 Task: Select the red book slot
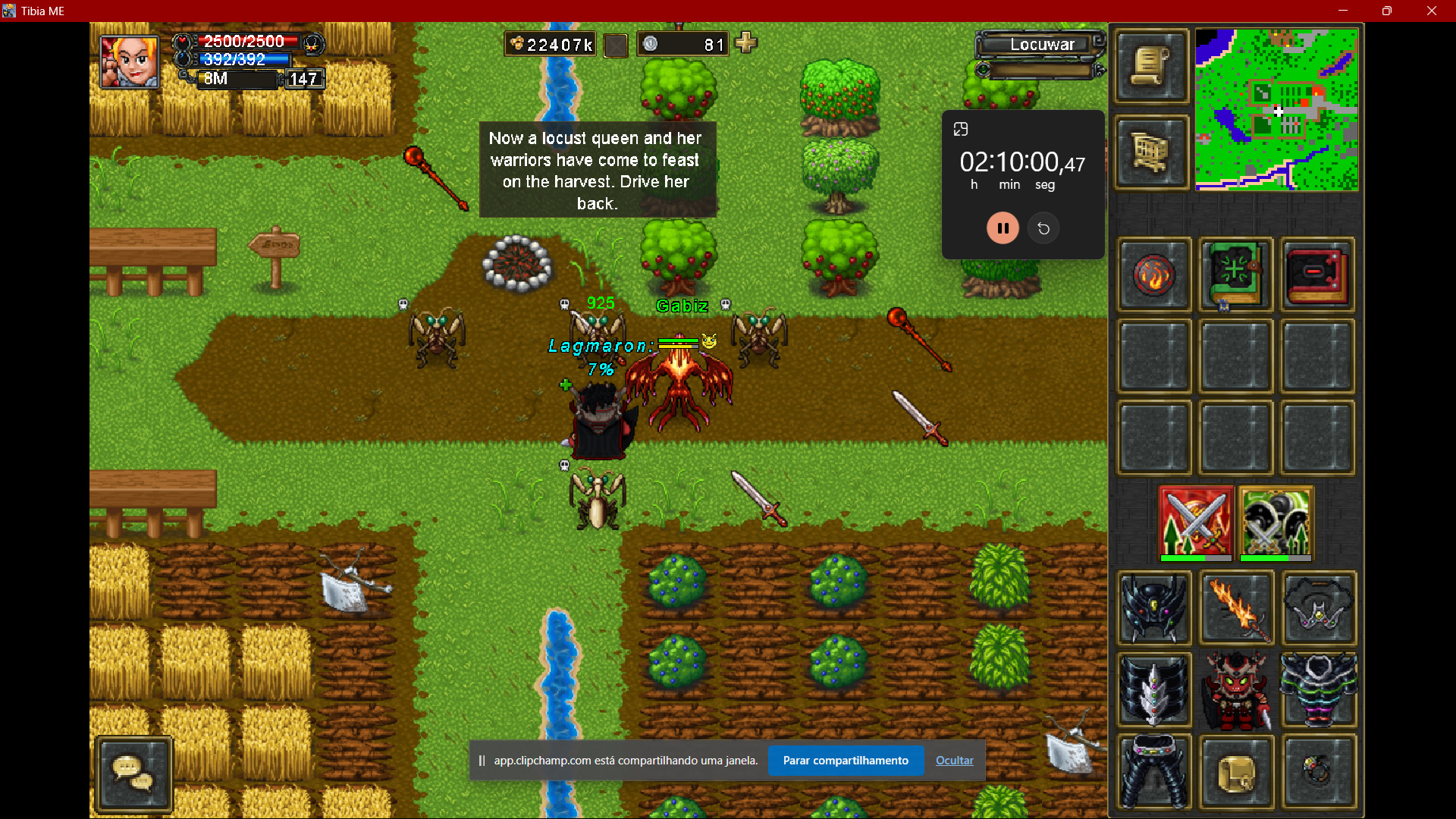(1318, 275)
